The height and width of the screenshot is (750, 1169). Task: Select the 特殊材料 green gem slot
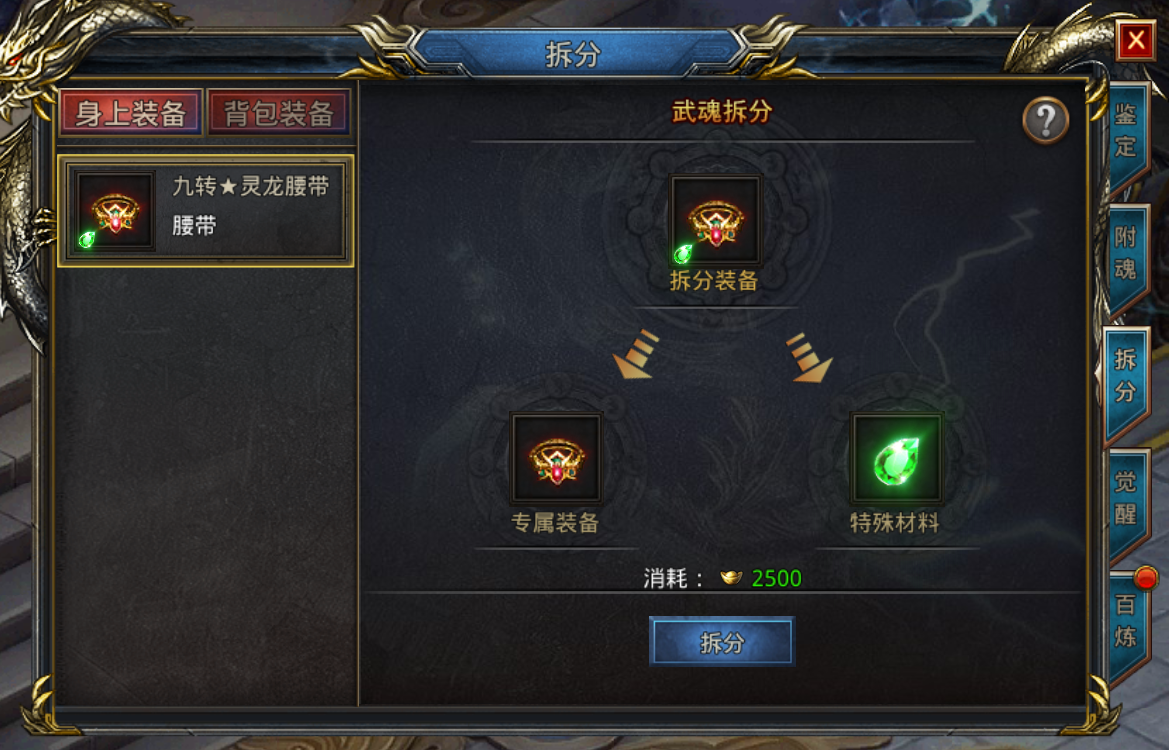tap(895, 458)
